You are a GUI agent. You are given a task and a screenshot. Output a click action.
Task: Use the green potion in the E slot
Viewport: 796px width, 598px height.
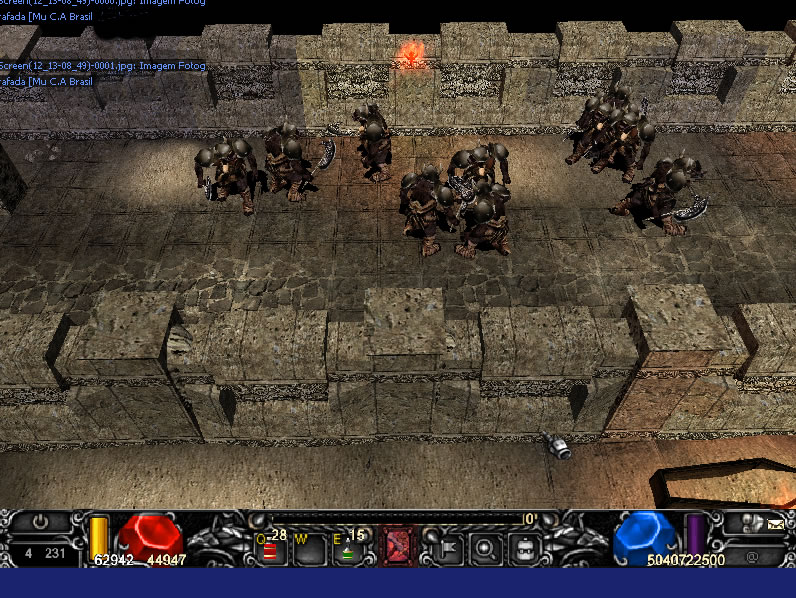coord(349,548)
